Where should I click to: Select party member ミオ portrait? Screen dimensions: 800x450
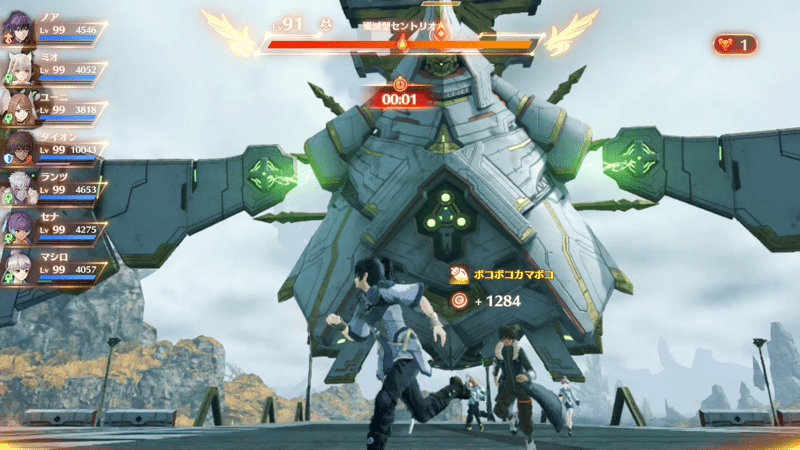coord(21,69)
